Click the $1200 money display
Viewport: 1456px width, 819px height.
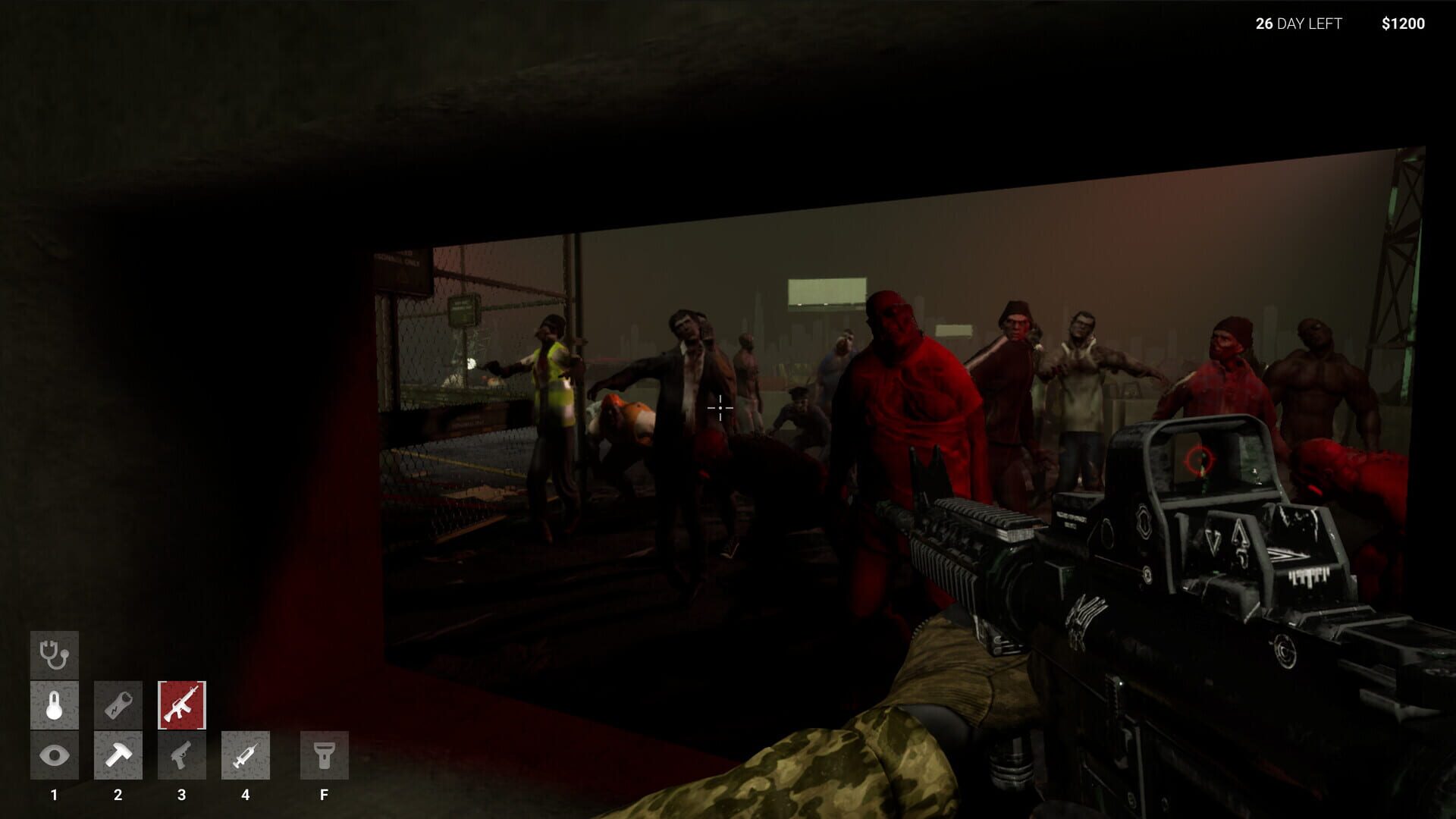coord(1403,24)
